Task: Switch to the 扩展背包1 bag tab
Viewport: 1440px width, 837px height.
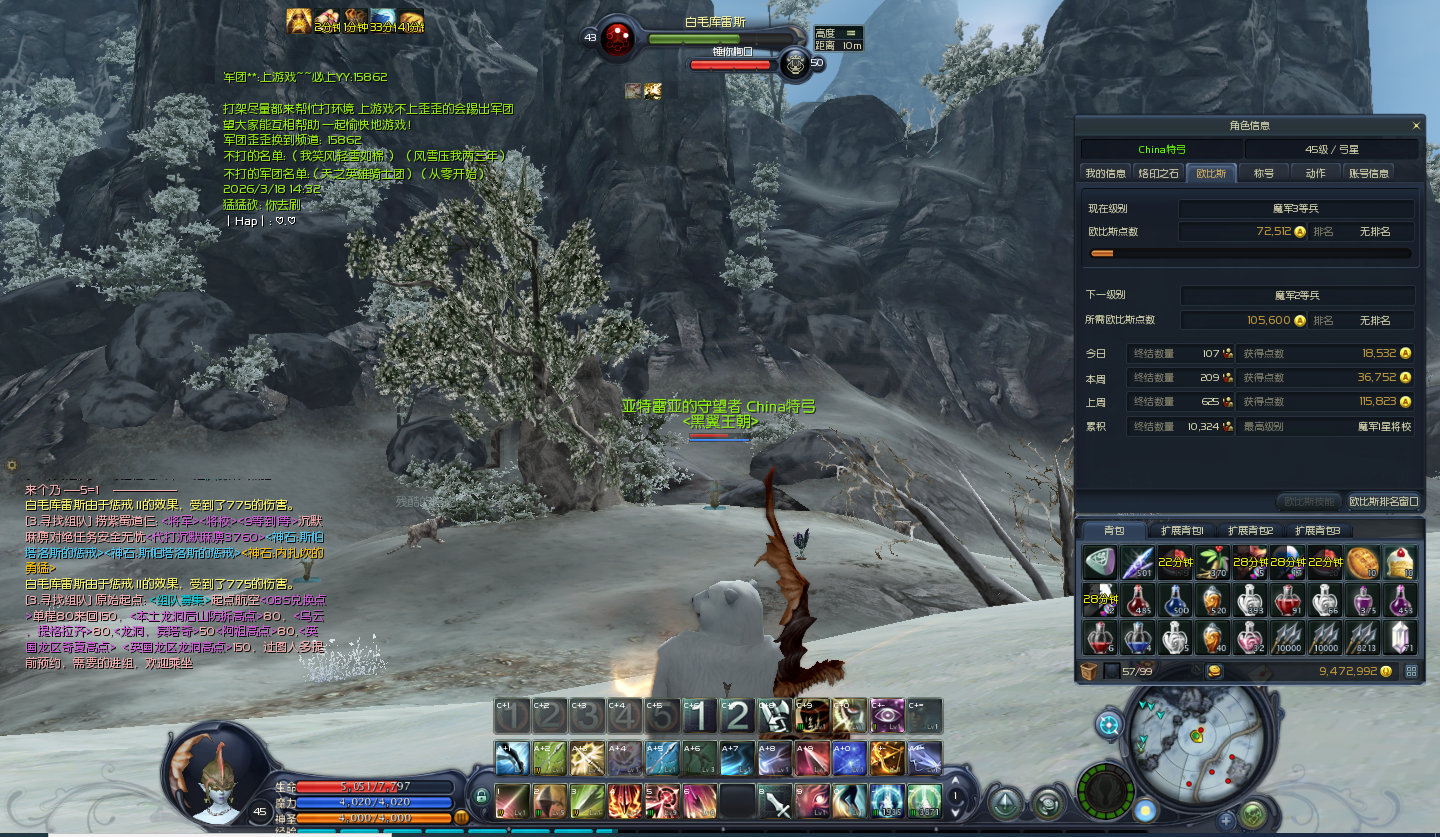Action: coord(1181,530)
